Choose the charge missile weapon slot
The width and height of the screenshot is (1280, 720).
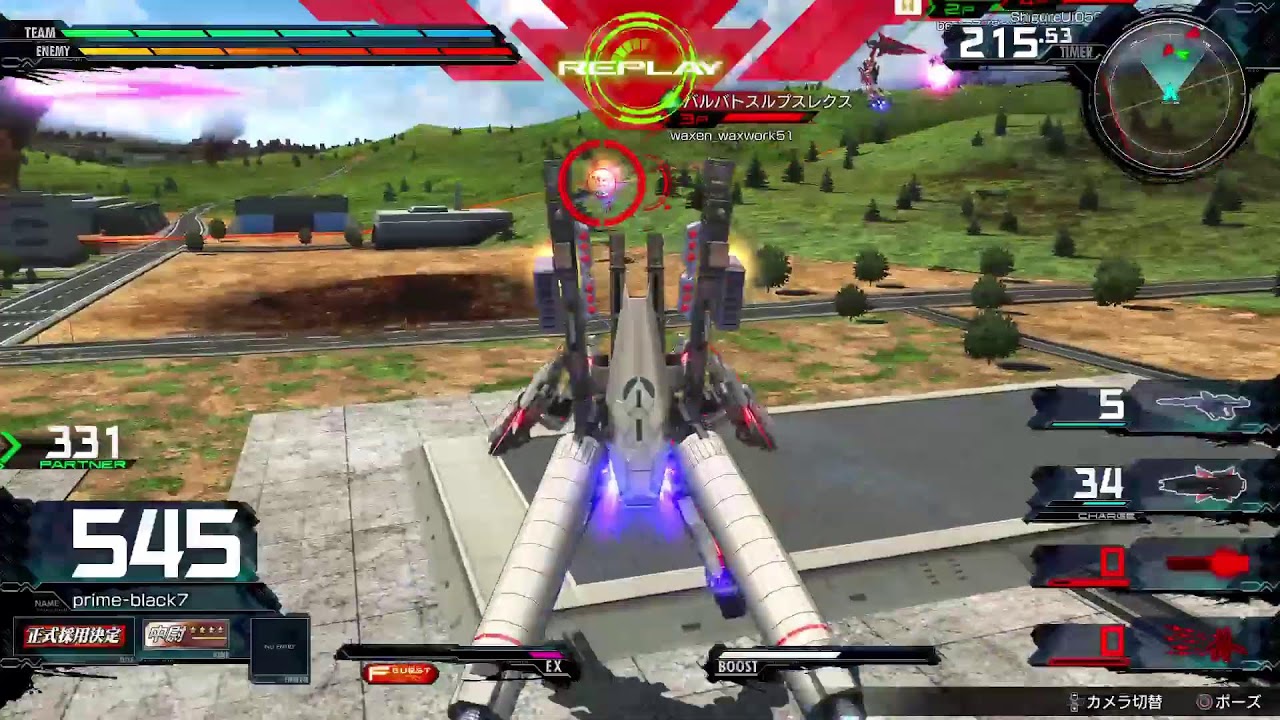tap(1202, 486)
